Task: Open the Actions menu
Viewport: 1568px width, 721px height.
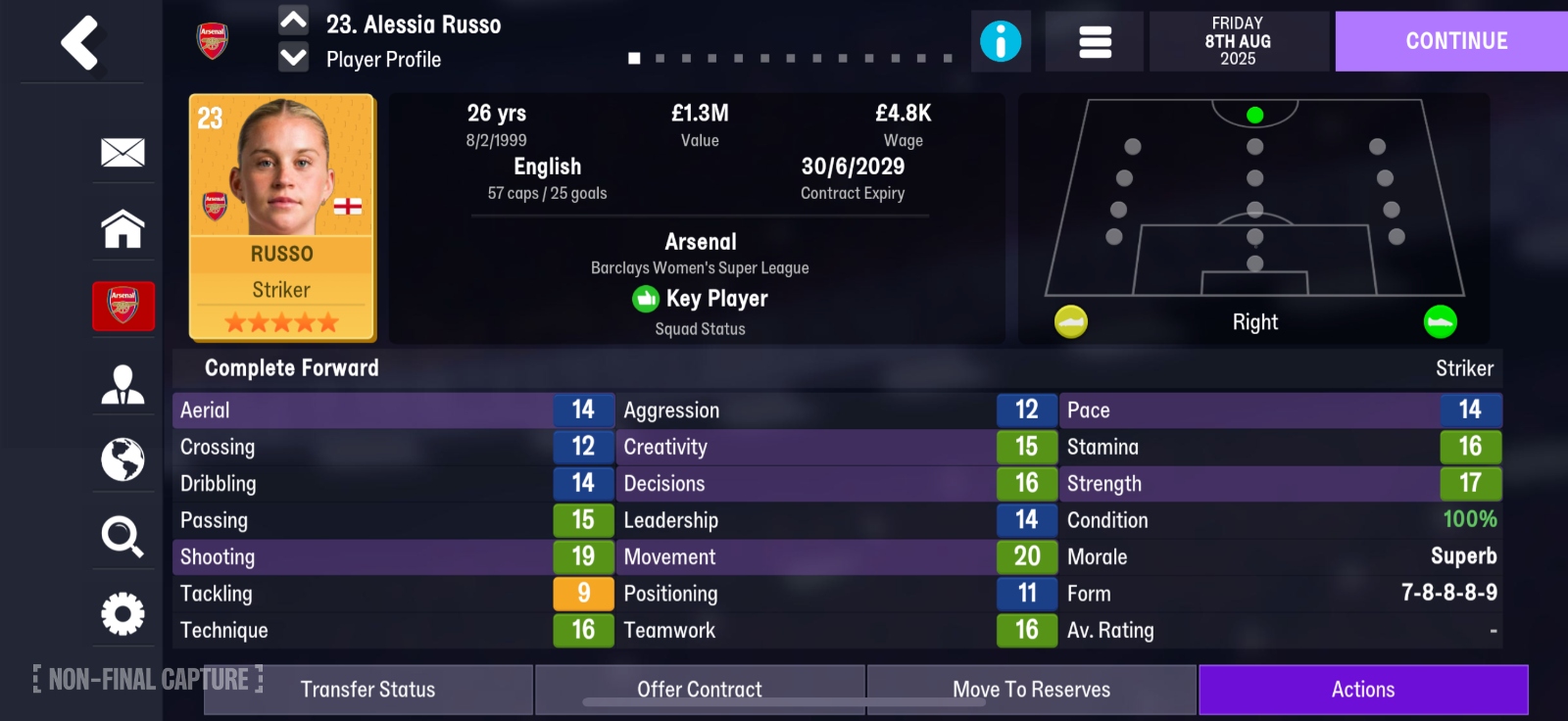Action: tap(1362, 689)
